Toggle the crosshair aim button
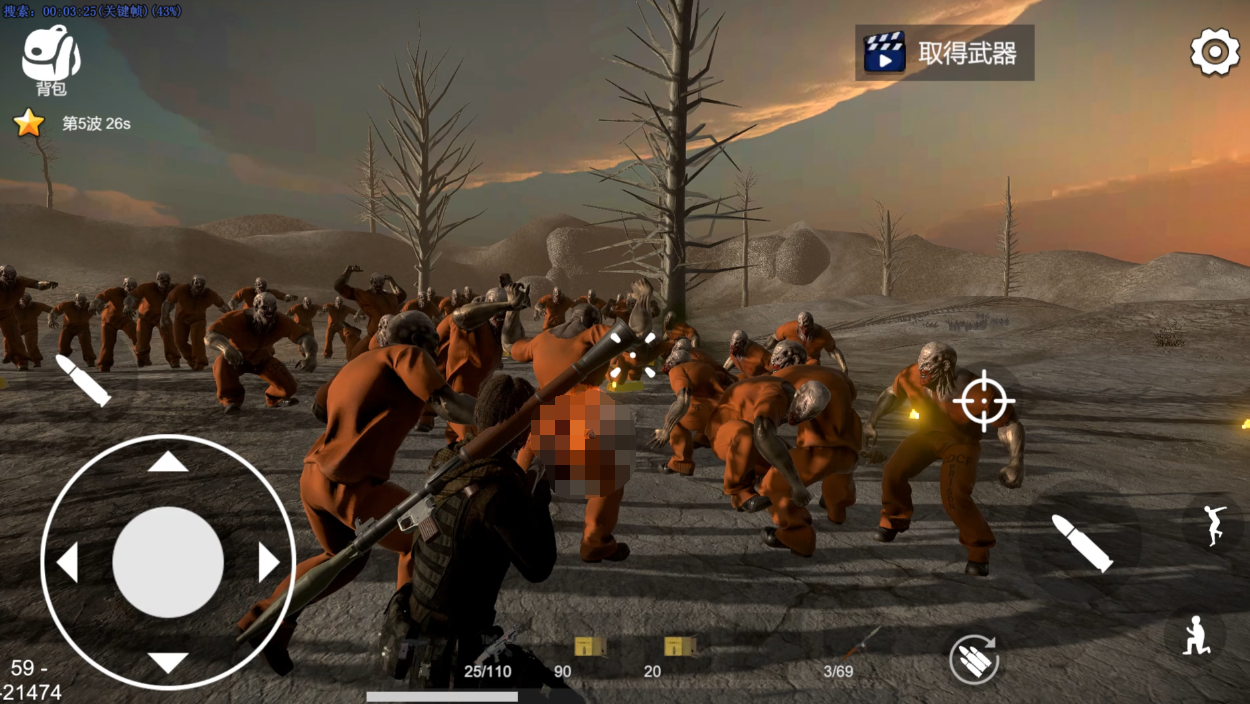Viewport: 1250px width, 704px height. 984,400
